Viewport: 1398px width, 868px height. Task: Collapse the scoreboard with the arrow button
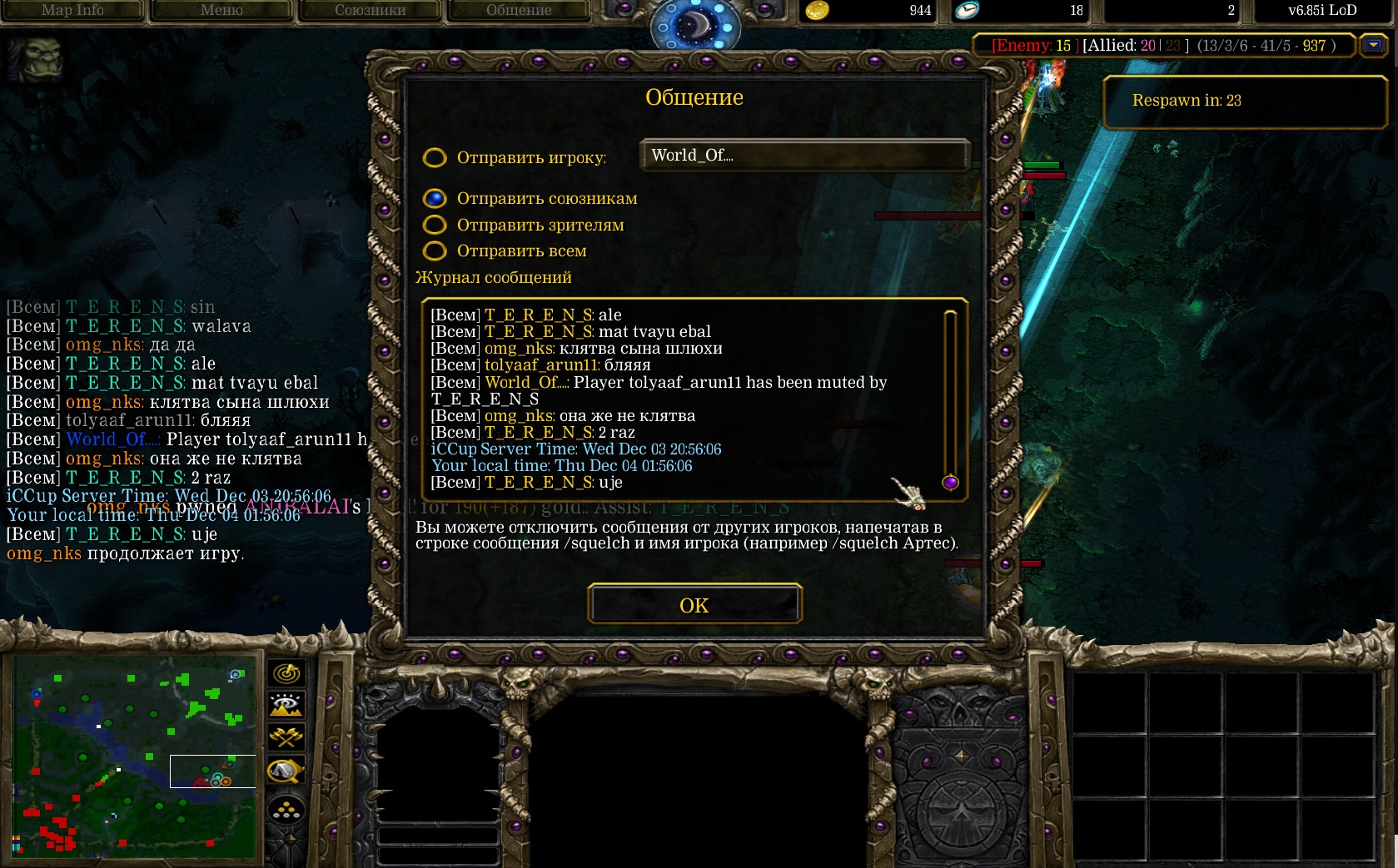1373,45
